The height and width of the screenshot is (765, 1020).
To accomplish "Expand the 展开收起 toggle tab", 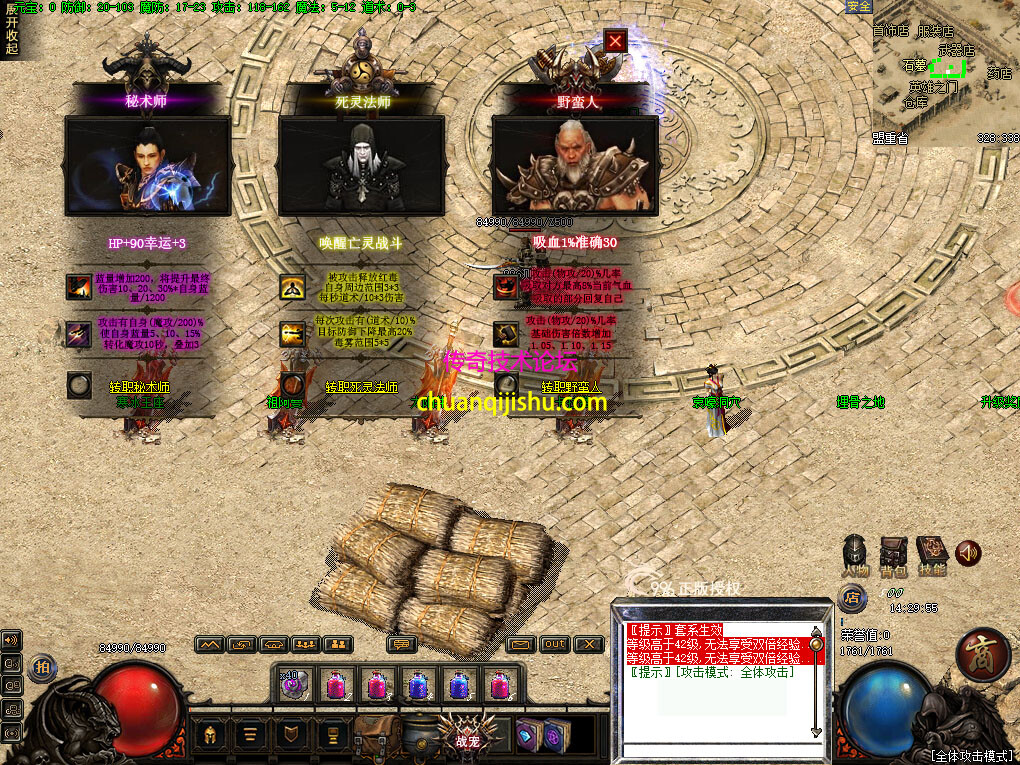I will [11, 28].
